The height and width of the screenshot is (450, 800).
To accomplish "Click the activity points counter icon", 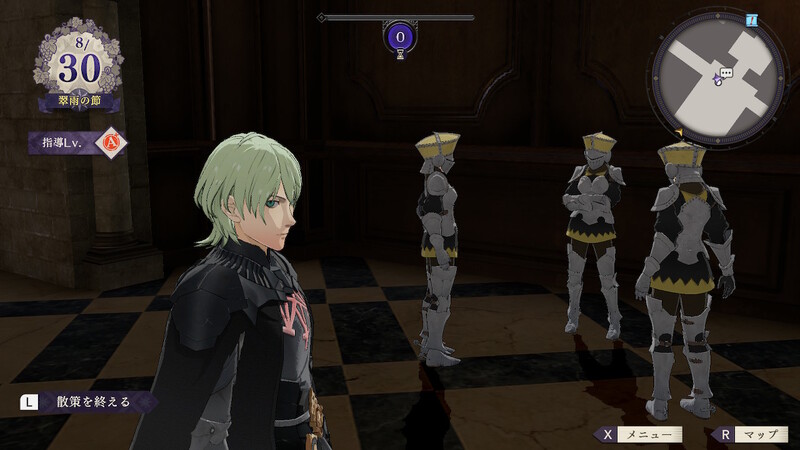I will [x=400, y=39].
